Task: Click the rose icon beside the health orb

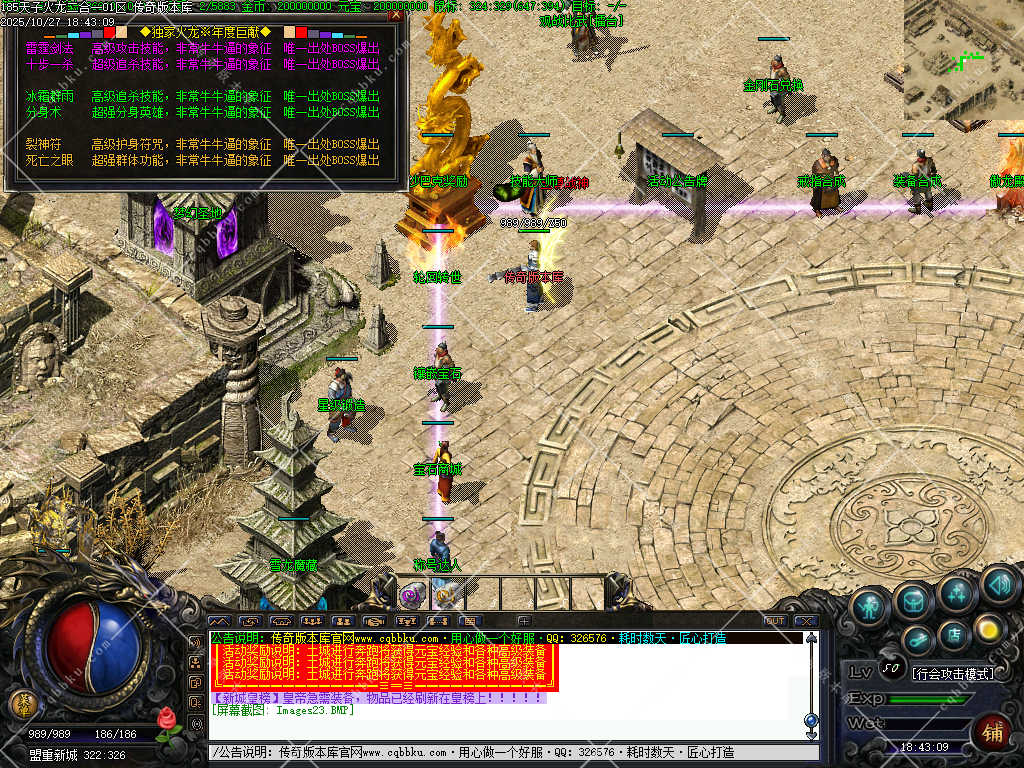Action: point(168,718)
